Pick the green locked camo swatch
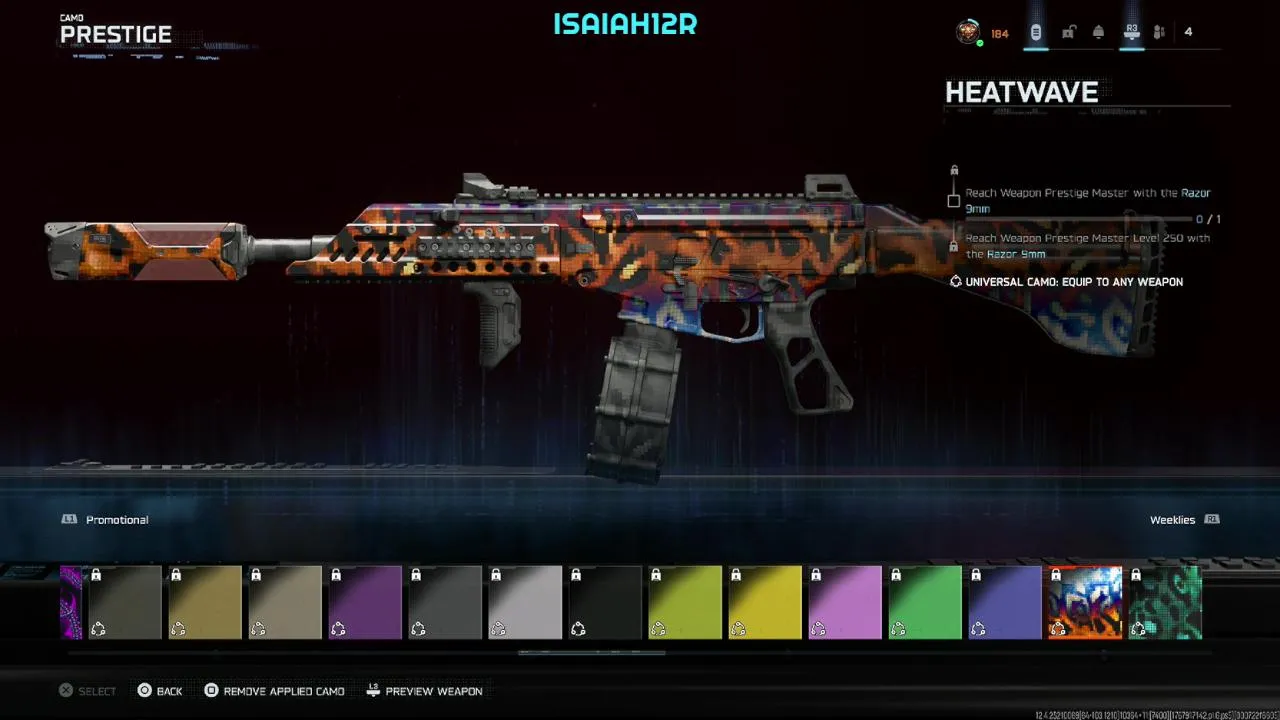The image size is (1280, 720). tap(925, 602)
